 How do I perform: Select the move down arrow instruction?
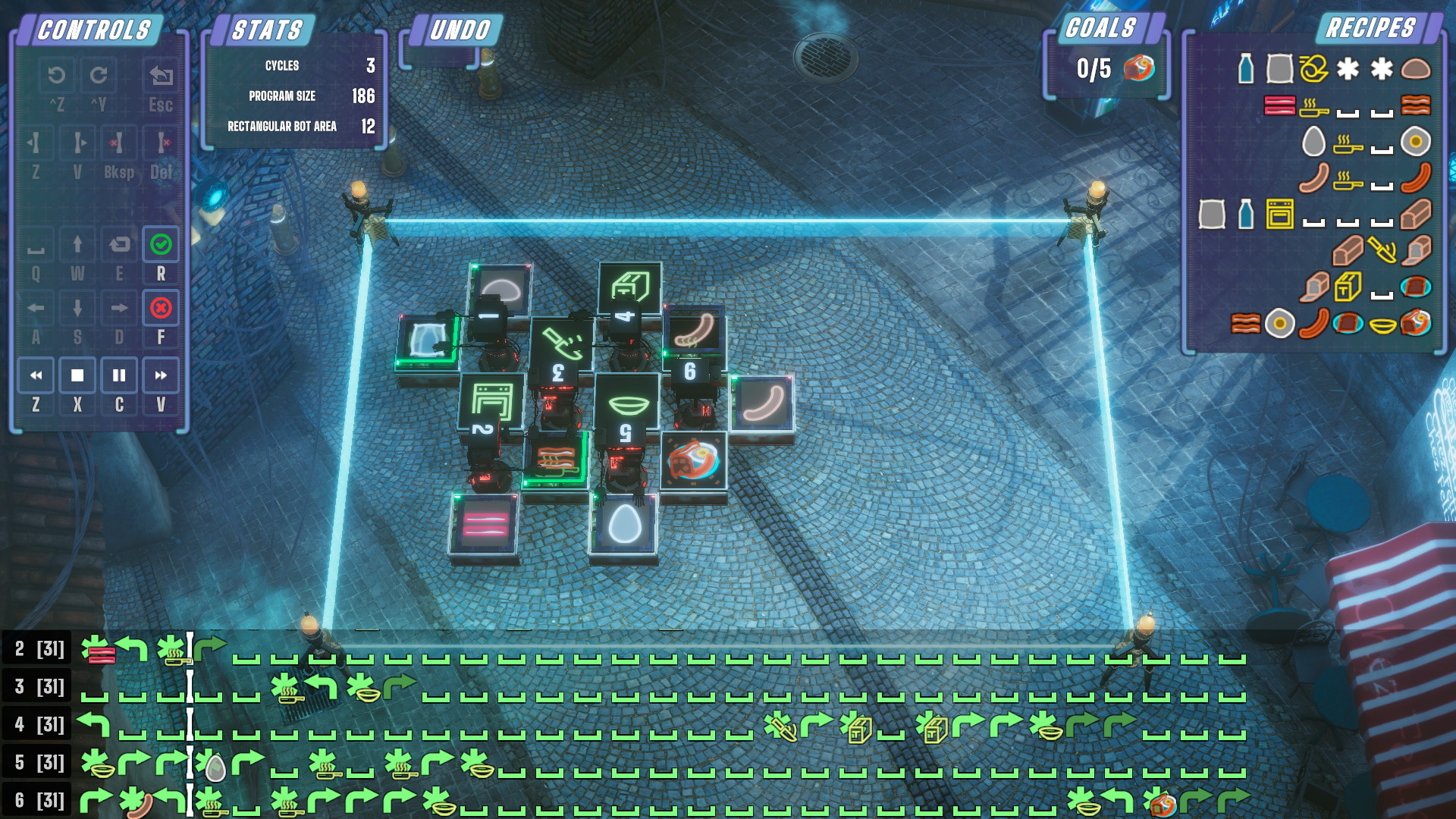coord(77,308)
